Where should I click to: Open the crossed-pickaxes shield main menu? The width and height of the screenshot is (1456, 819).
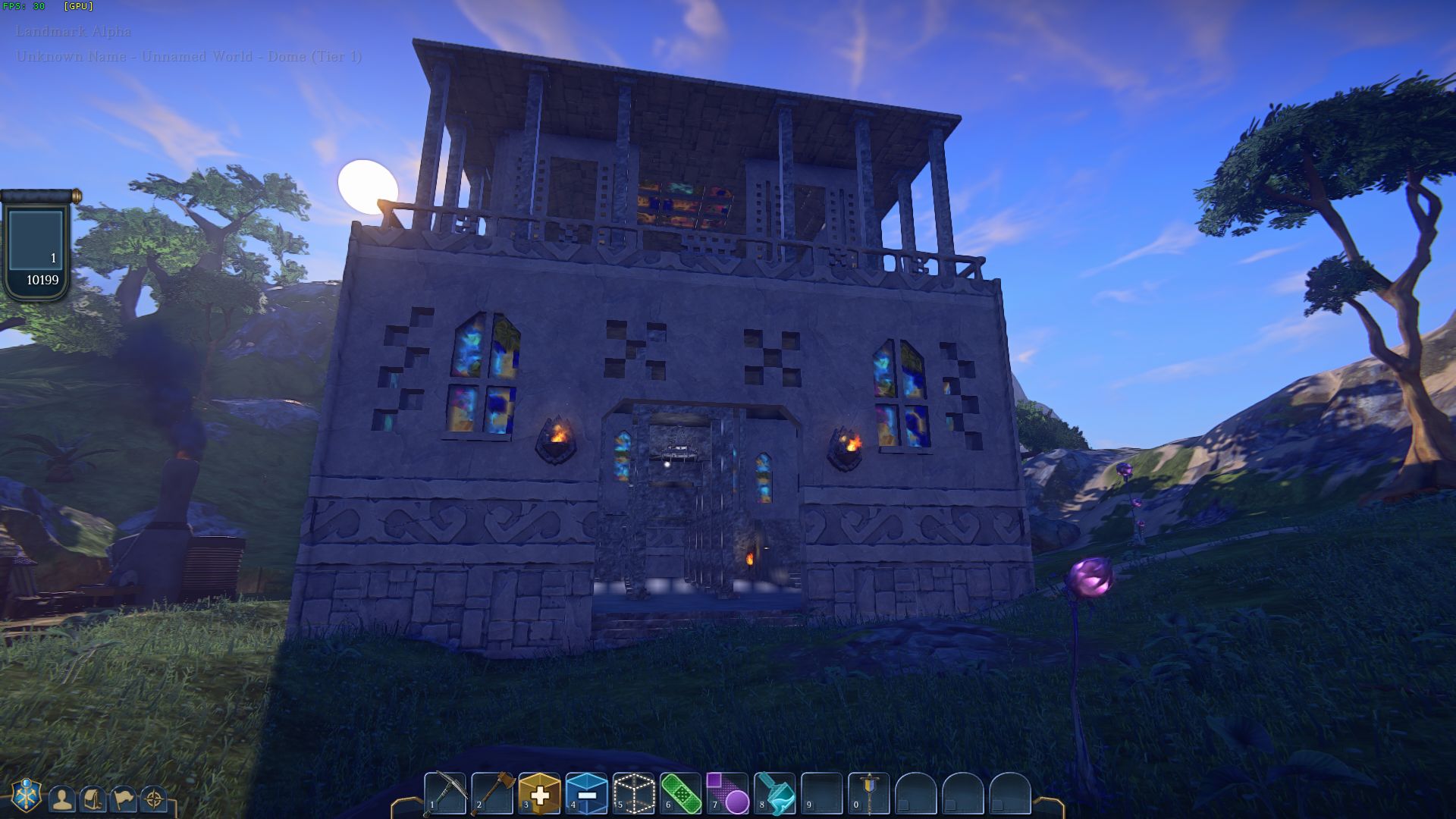pyautogui.click(x=27, y=795)
